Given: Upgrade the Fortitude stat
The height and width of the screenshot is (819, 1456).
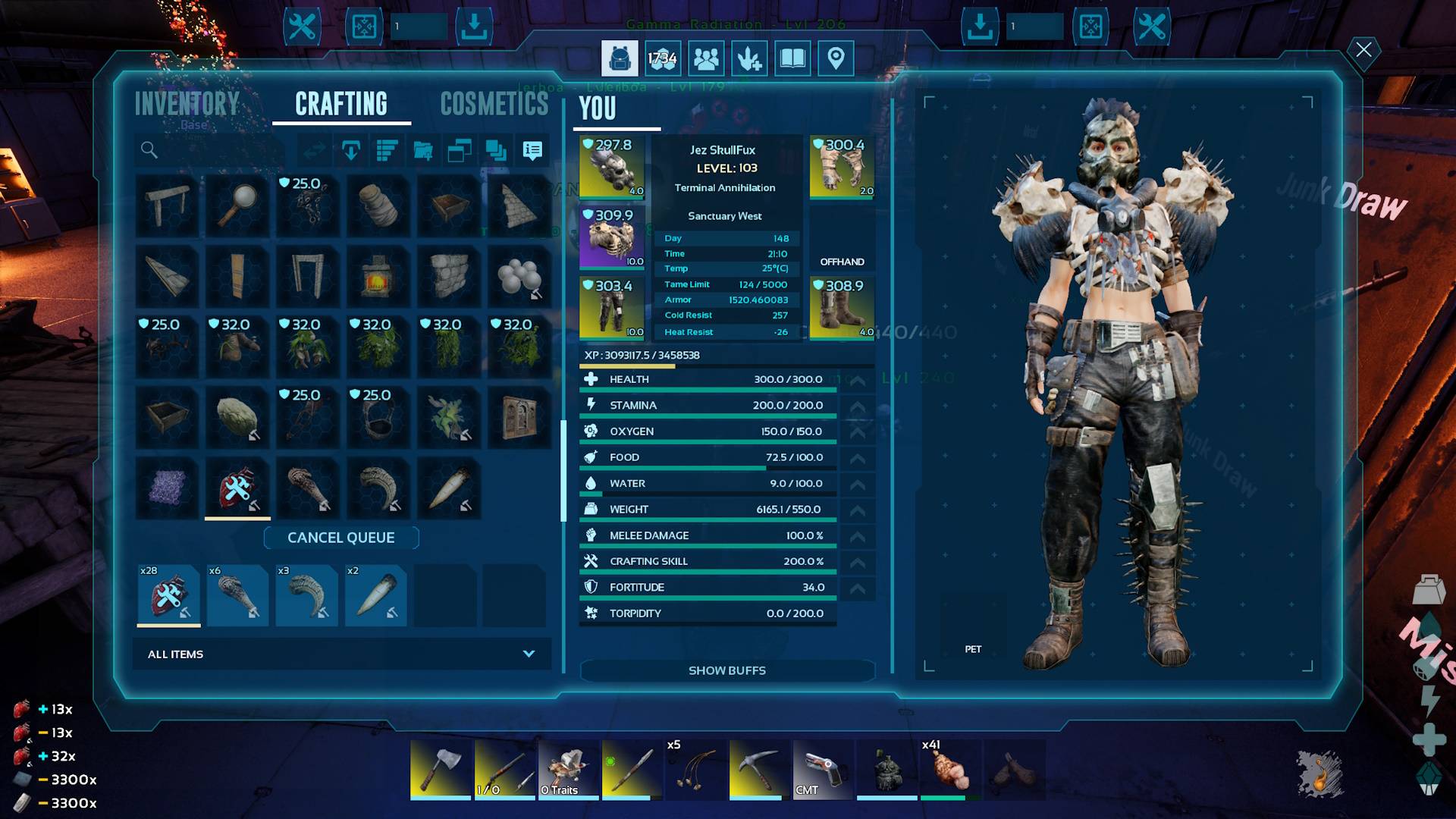Looking at the screenshot, I should pos(858,588).
